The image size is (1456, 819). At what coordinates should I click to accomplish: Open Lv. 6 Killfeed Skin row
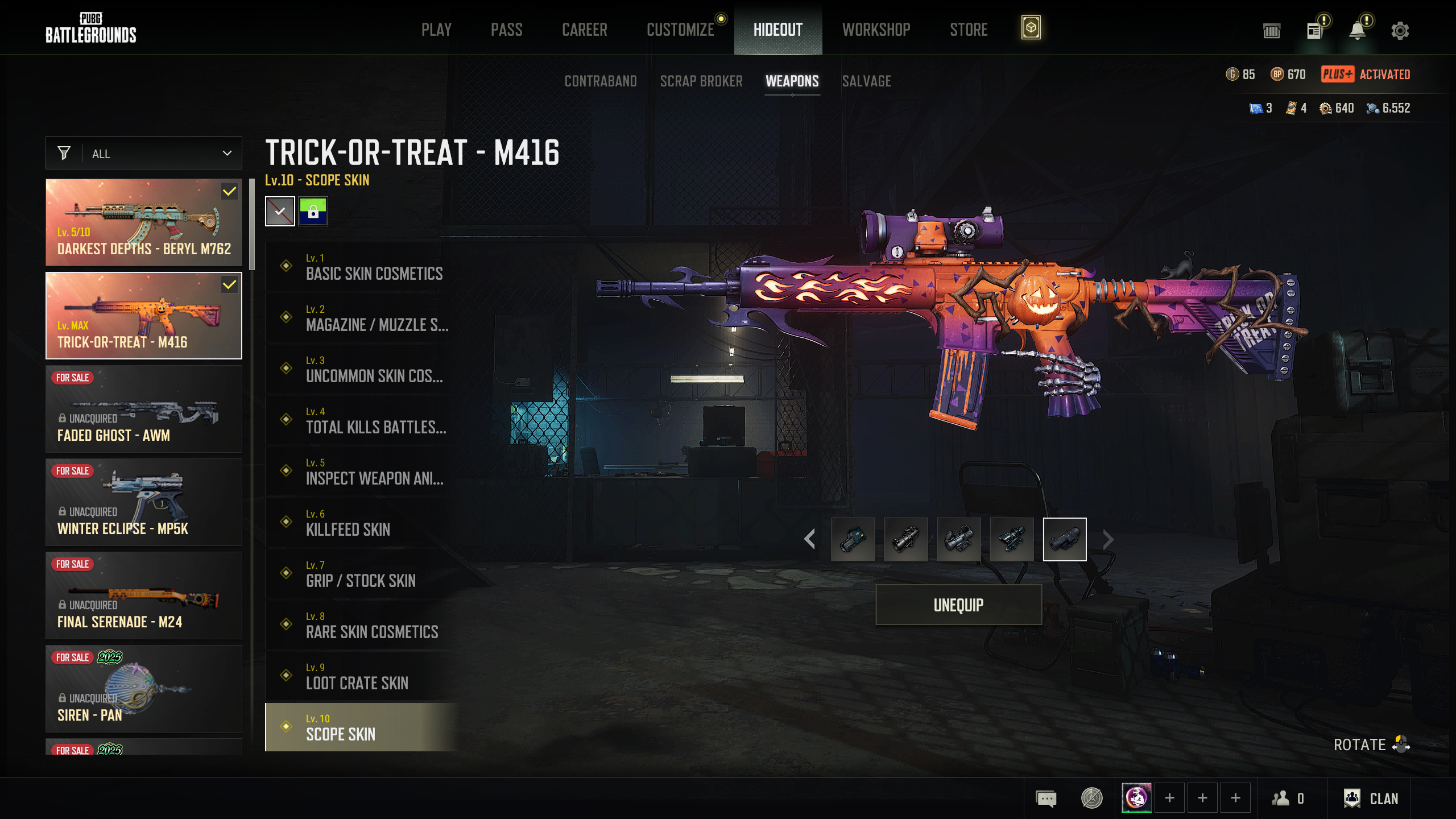(364, 523)
